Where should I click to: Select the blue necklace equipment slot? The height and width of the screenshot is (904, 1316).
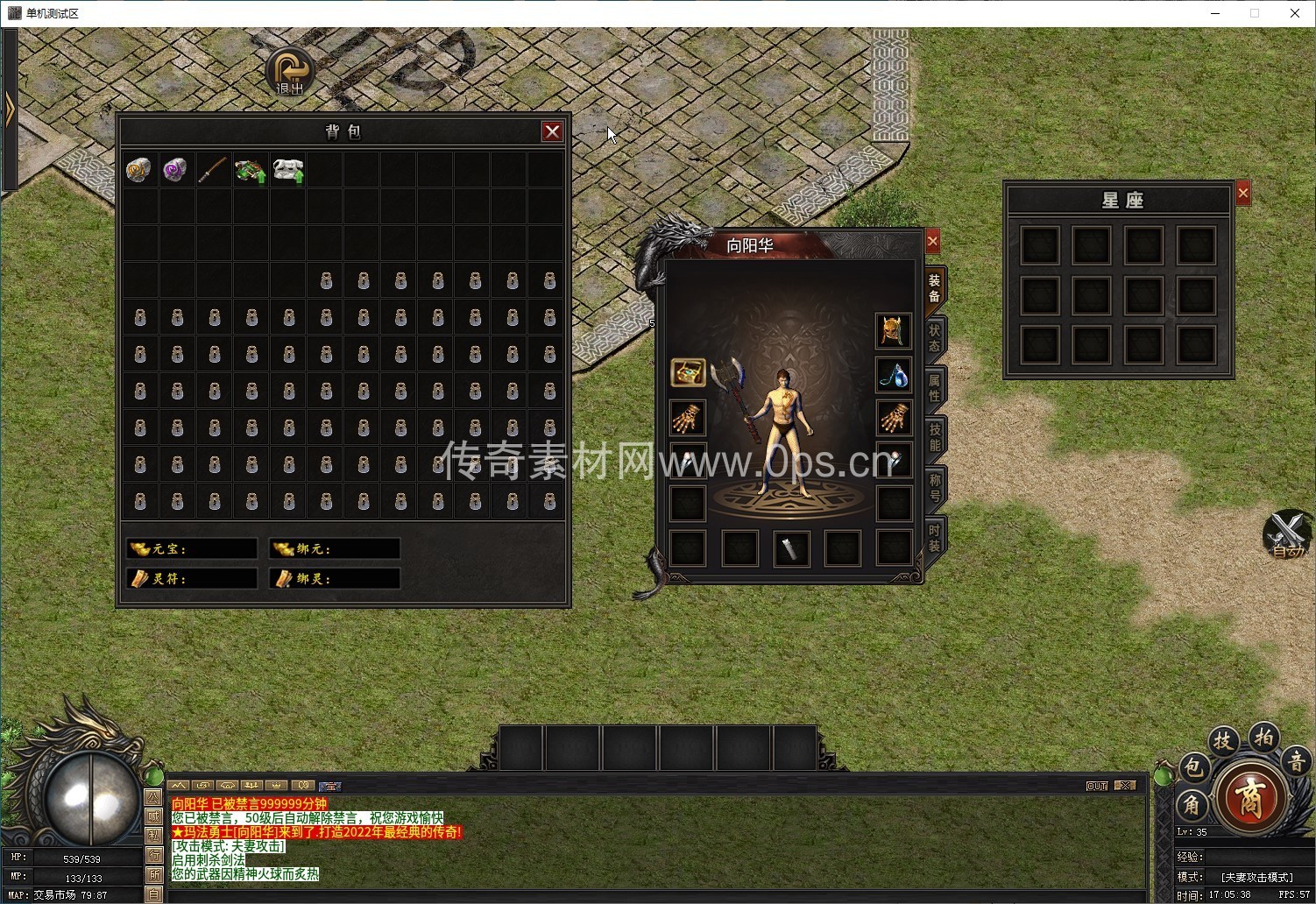click(x=893, y=374)
